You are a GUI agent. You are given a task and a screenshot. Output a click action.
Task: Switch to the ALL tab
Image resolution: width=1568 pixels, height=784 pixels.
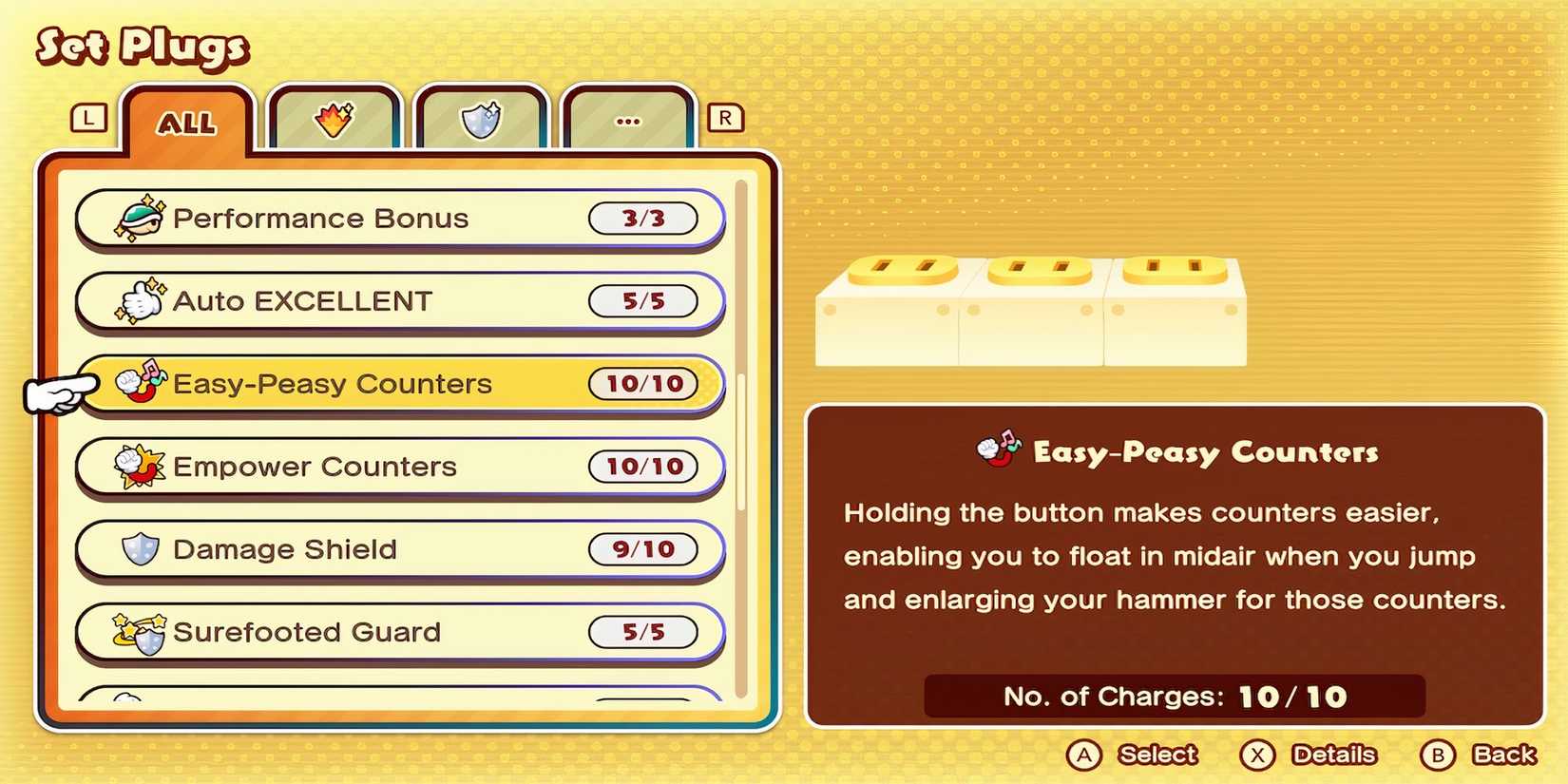[187, 122]
